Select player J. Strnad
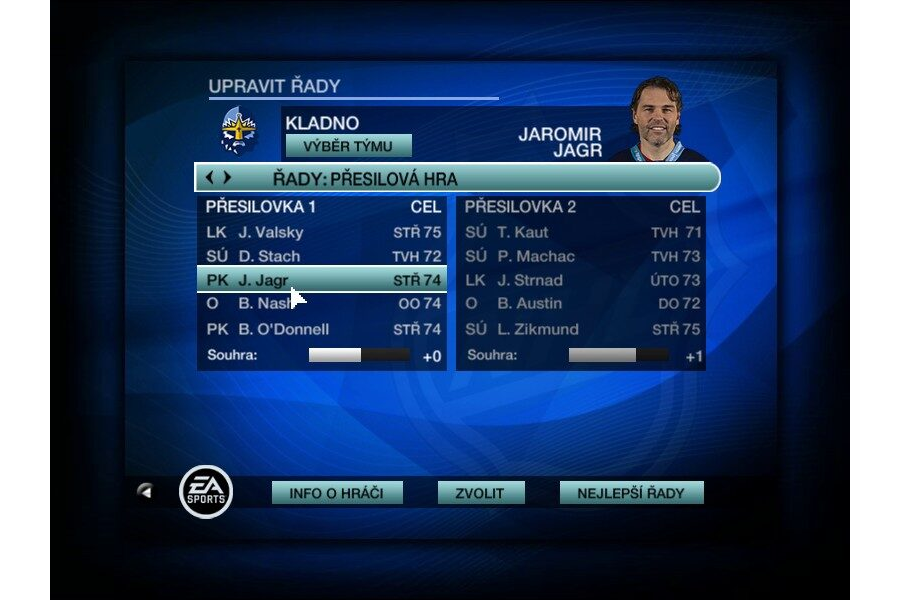Image resolution: width=900 pixels, height=600 pixels. pos(581,280)
